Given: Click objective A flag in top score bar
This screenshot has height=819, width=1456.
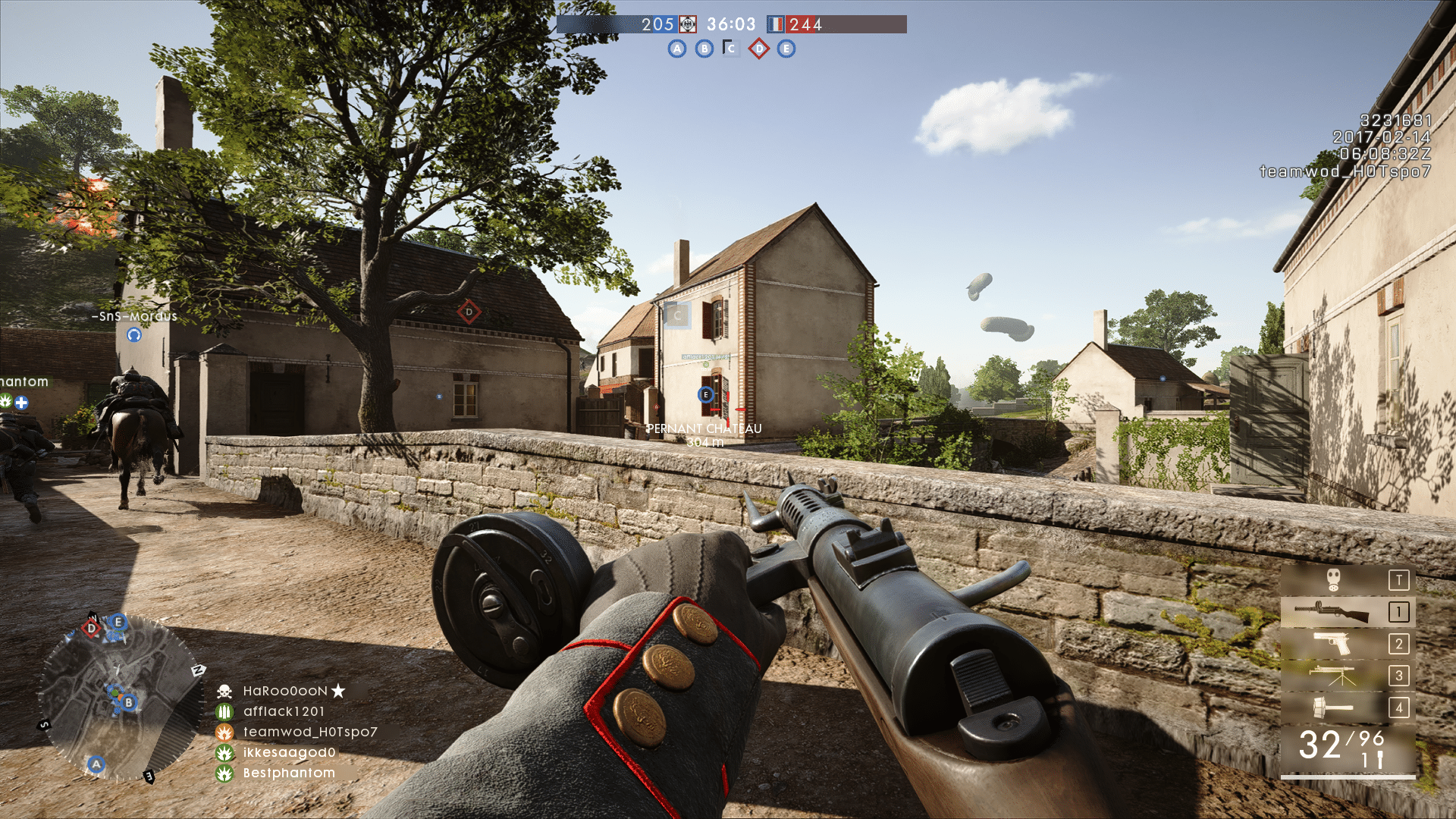Looking at the screenshot, I should click(676, 49).
